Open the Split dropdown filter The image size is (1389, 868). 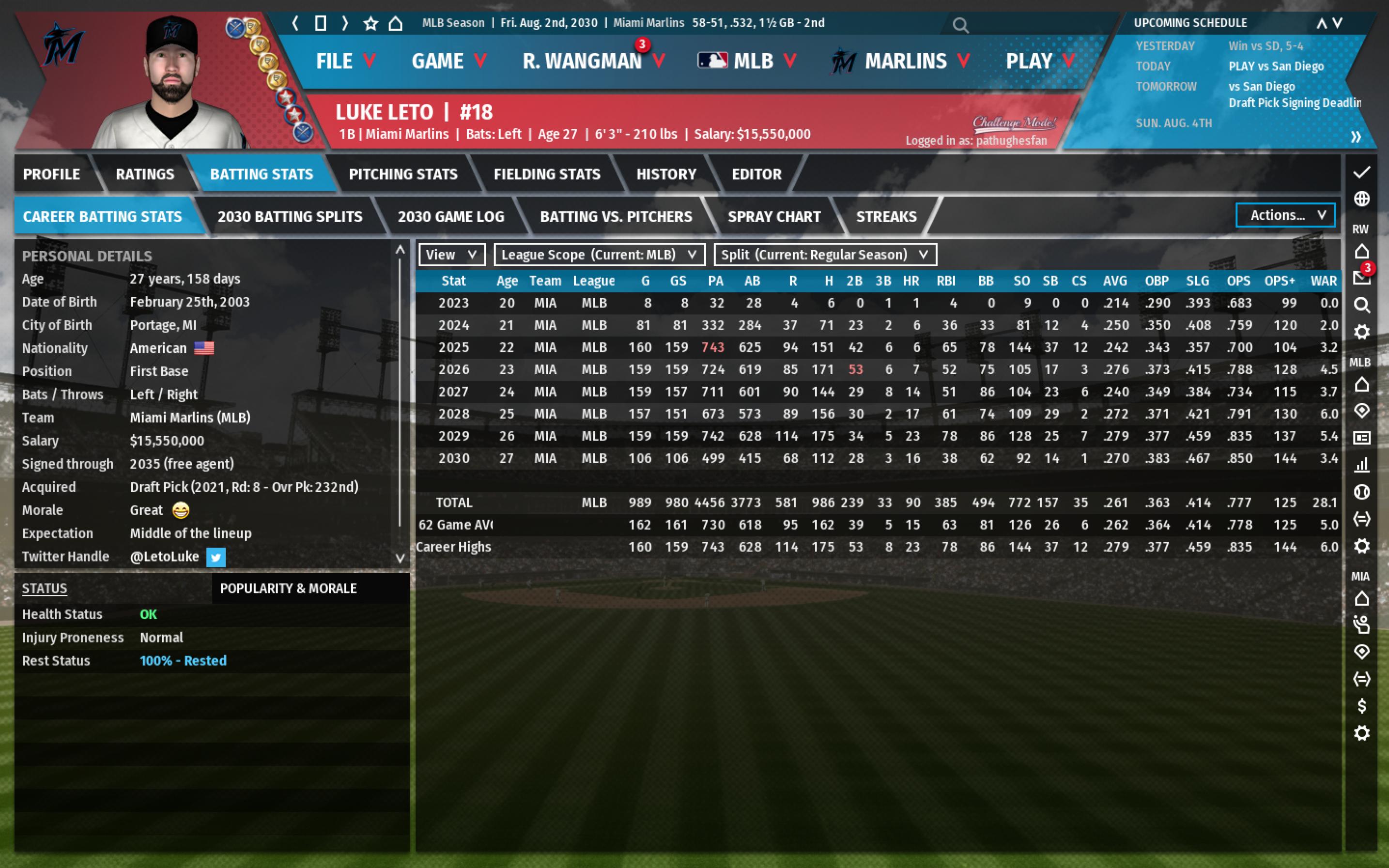[825, 254]
